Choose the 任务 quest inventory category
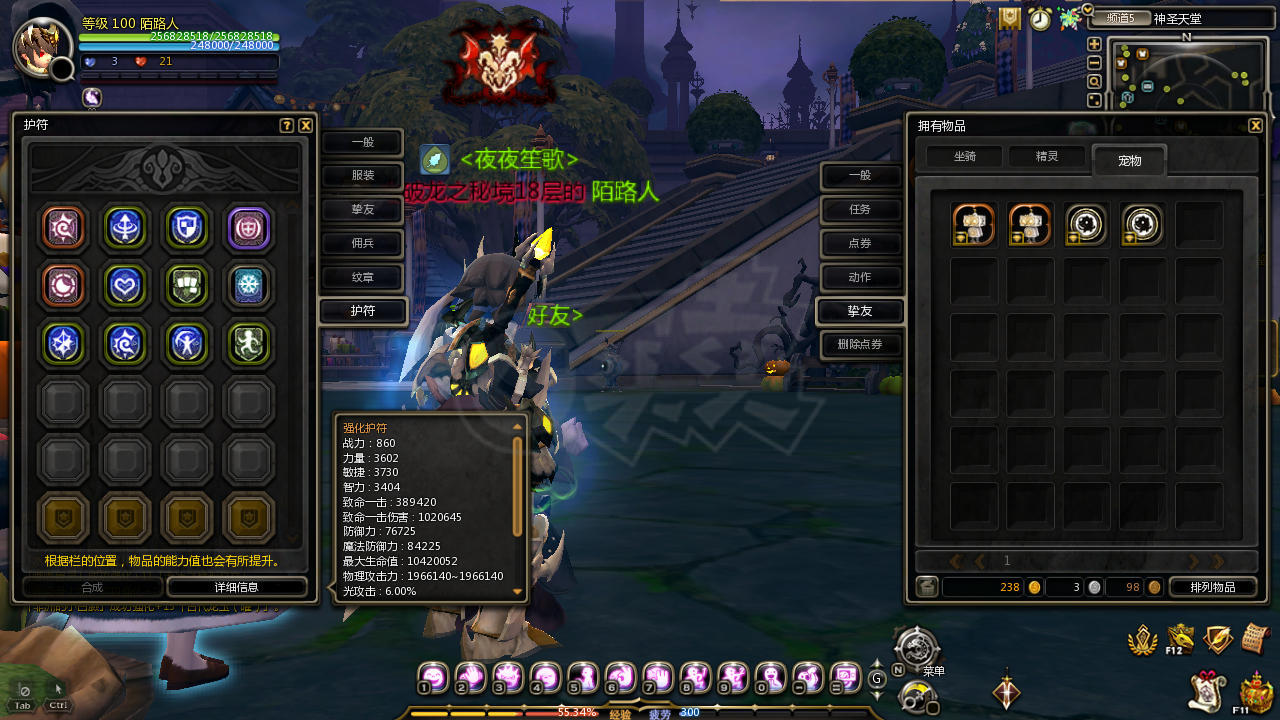1280x720 pixels. click(860, 210)
